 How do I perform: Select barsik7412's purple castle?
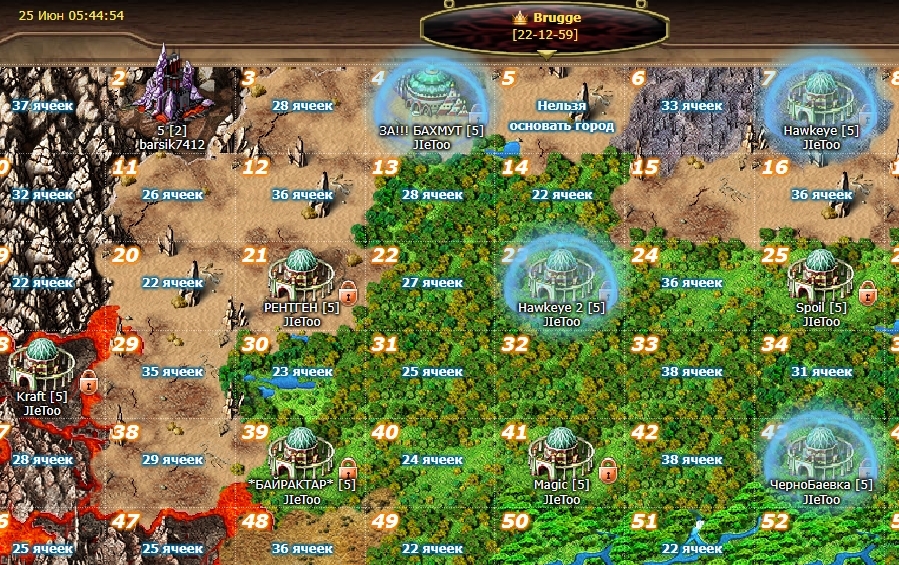(170, 87)
